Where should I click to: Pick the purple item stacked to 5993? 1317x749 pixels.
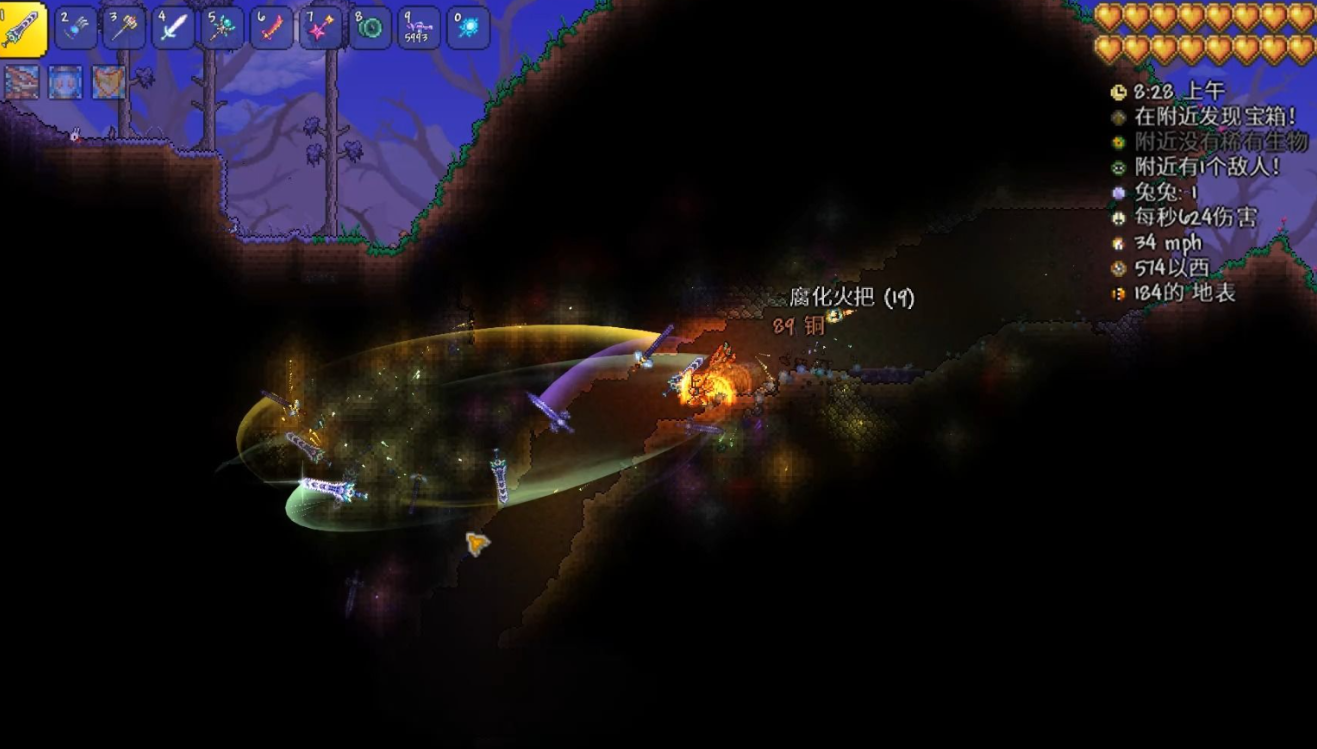419,28
